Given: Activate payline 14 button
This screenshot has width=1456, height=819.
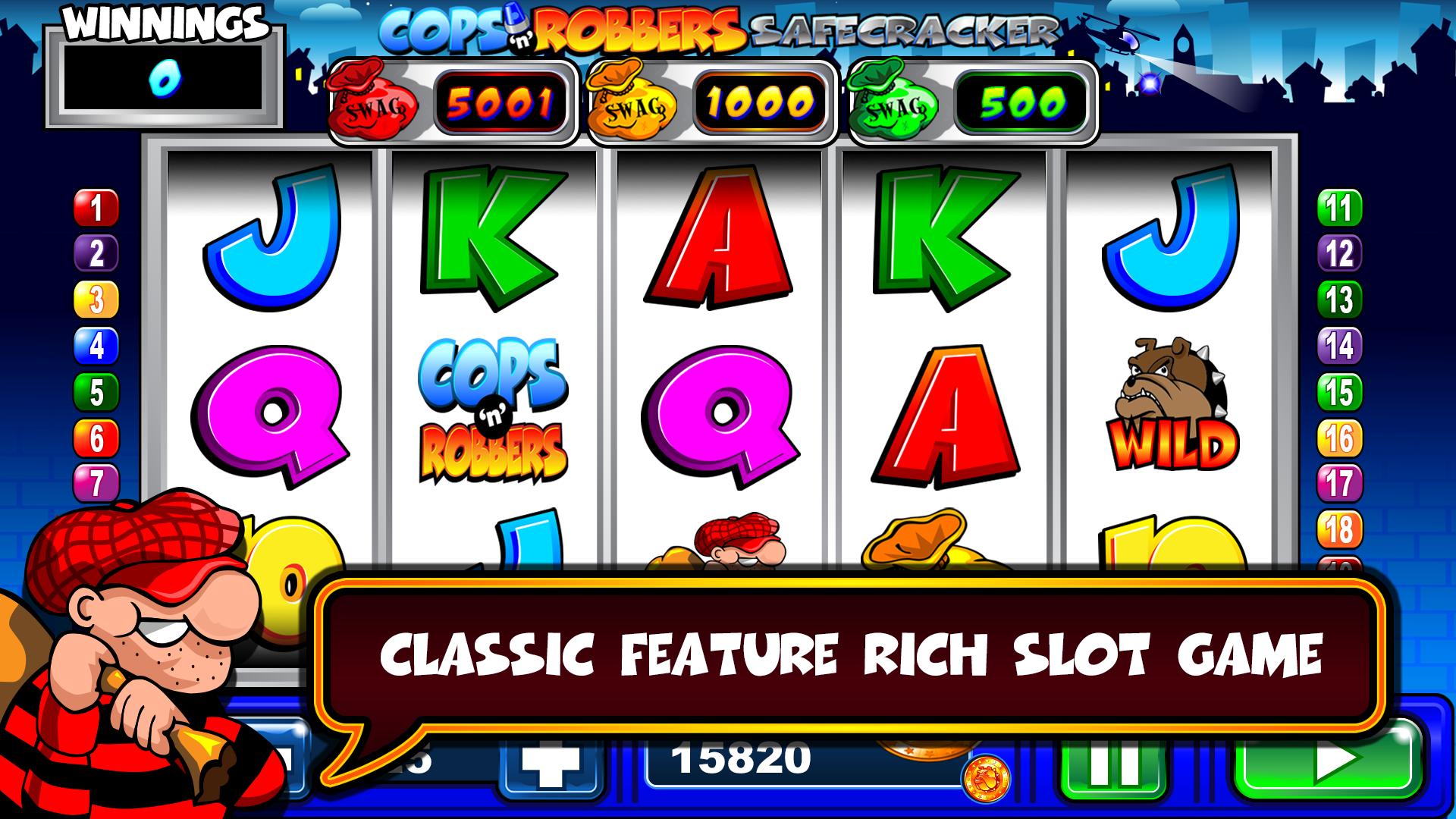Looking at the screenshot, I should click(1339, 347).
